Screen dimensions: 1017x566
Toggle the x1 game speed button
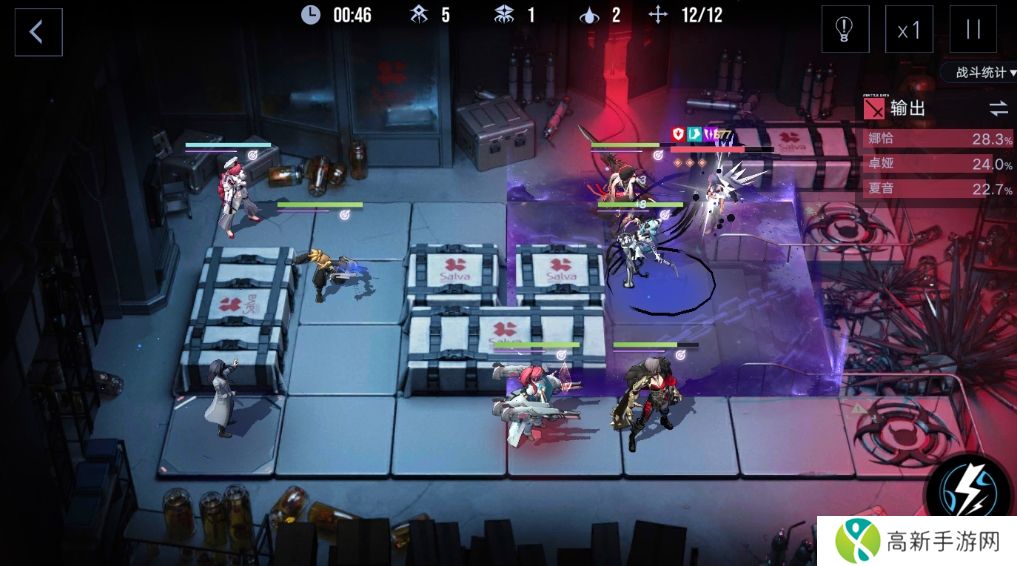909,30
